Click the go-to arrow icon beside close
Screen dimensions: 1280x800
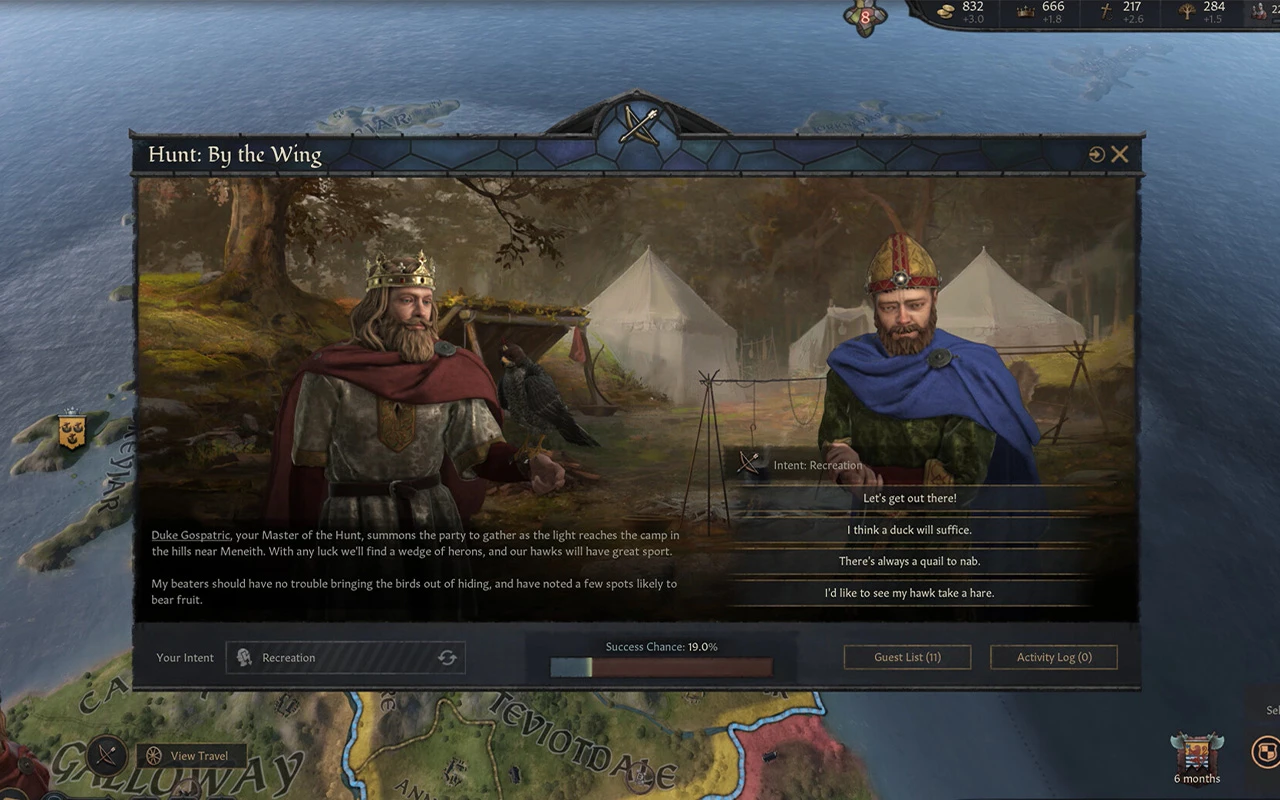(x=1097, y=154)
